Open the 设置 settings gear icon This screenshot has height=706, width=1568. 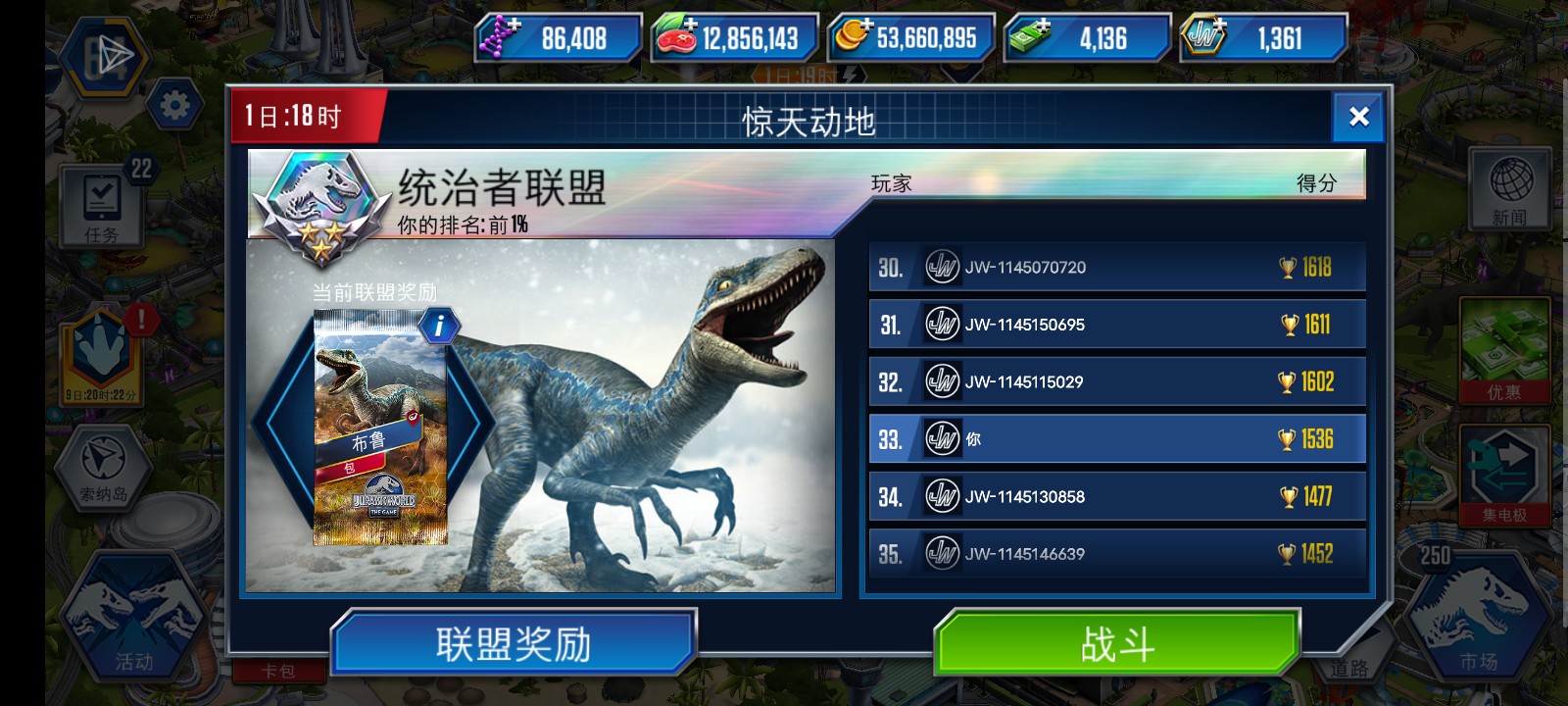point(176,103)
